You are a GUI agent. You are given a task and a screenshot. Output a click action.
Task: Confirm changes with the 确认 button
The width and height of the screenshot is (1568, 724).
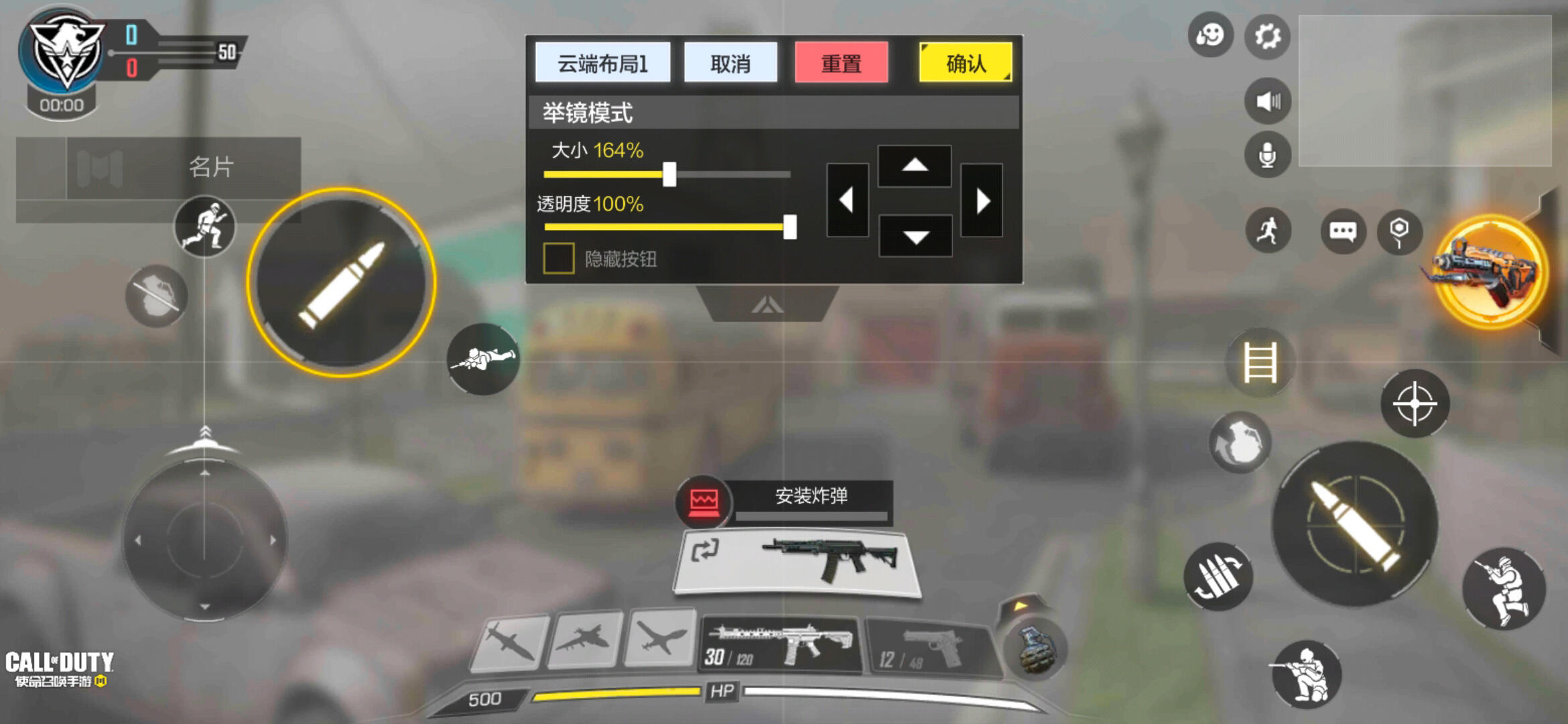pos(965,62)
